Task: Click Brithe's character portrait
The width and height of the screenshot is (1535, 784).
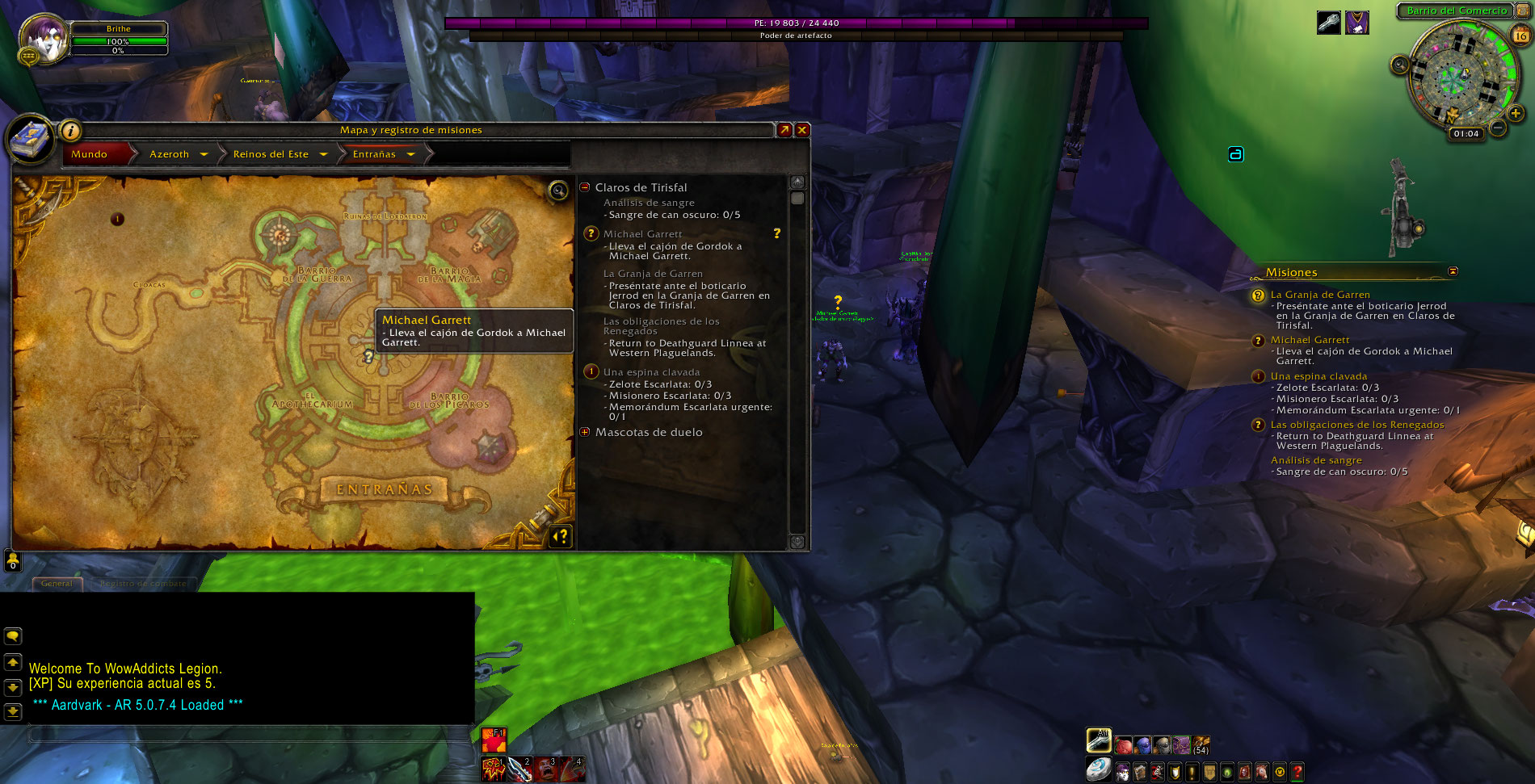Action: [44, 37]
